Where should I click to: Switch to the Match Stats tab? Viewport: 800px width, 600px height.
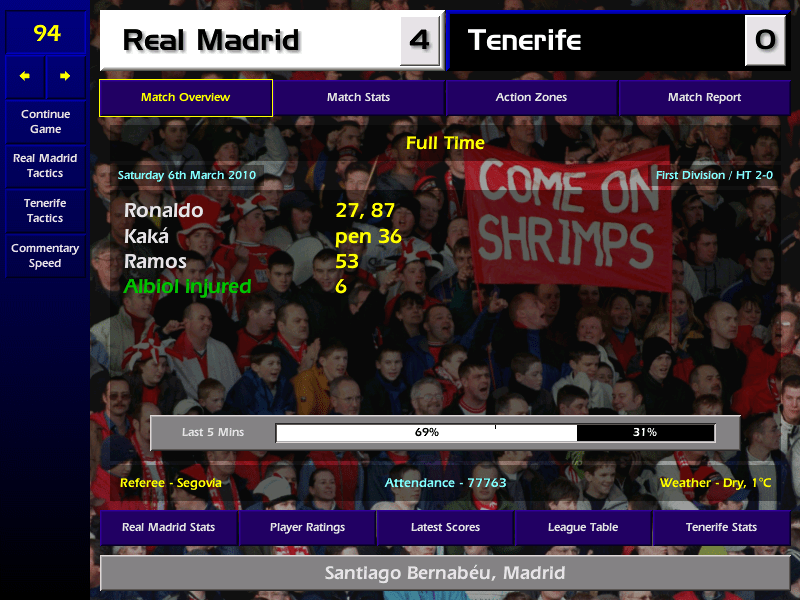pos(358,98)
